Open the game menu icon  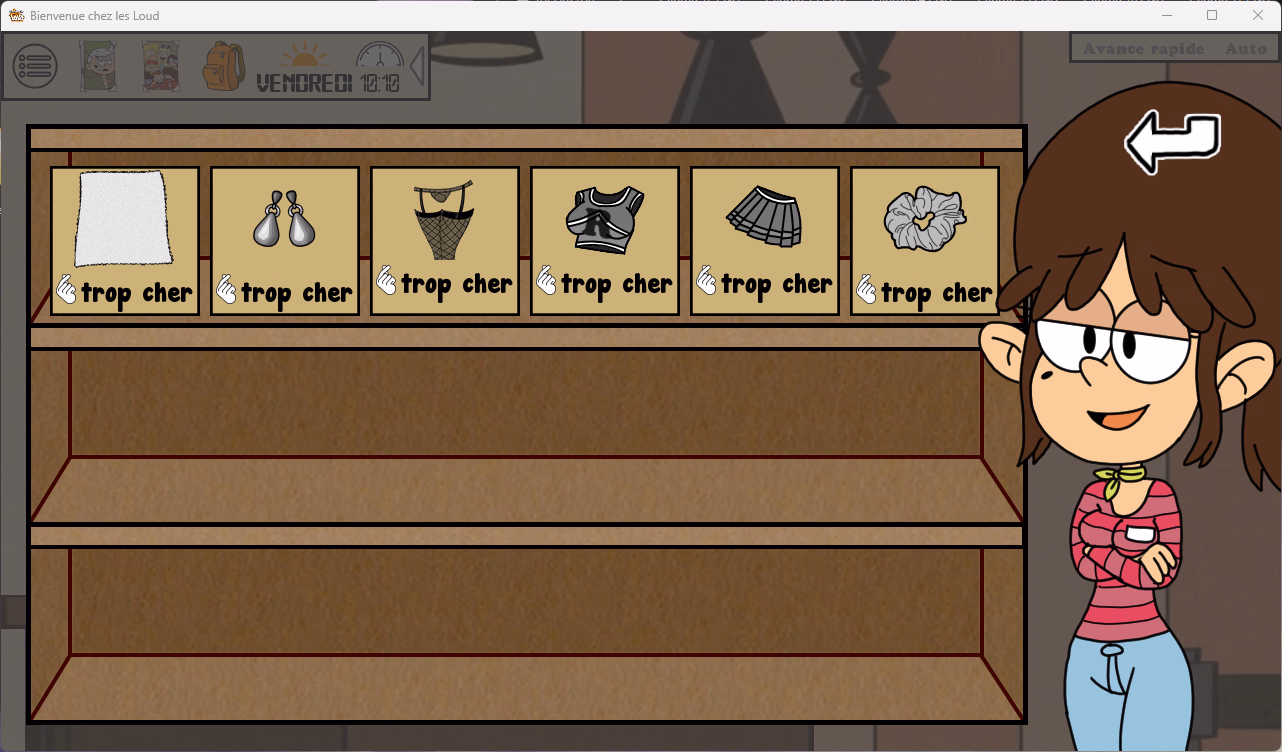(35, 65)
